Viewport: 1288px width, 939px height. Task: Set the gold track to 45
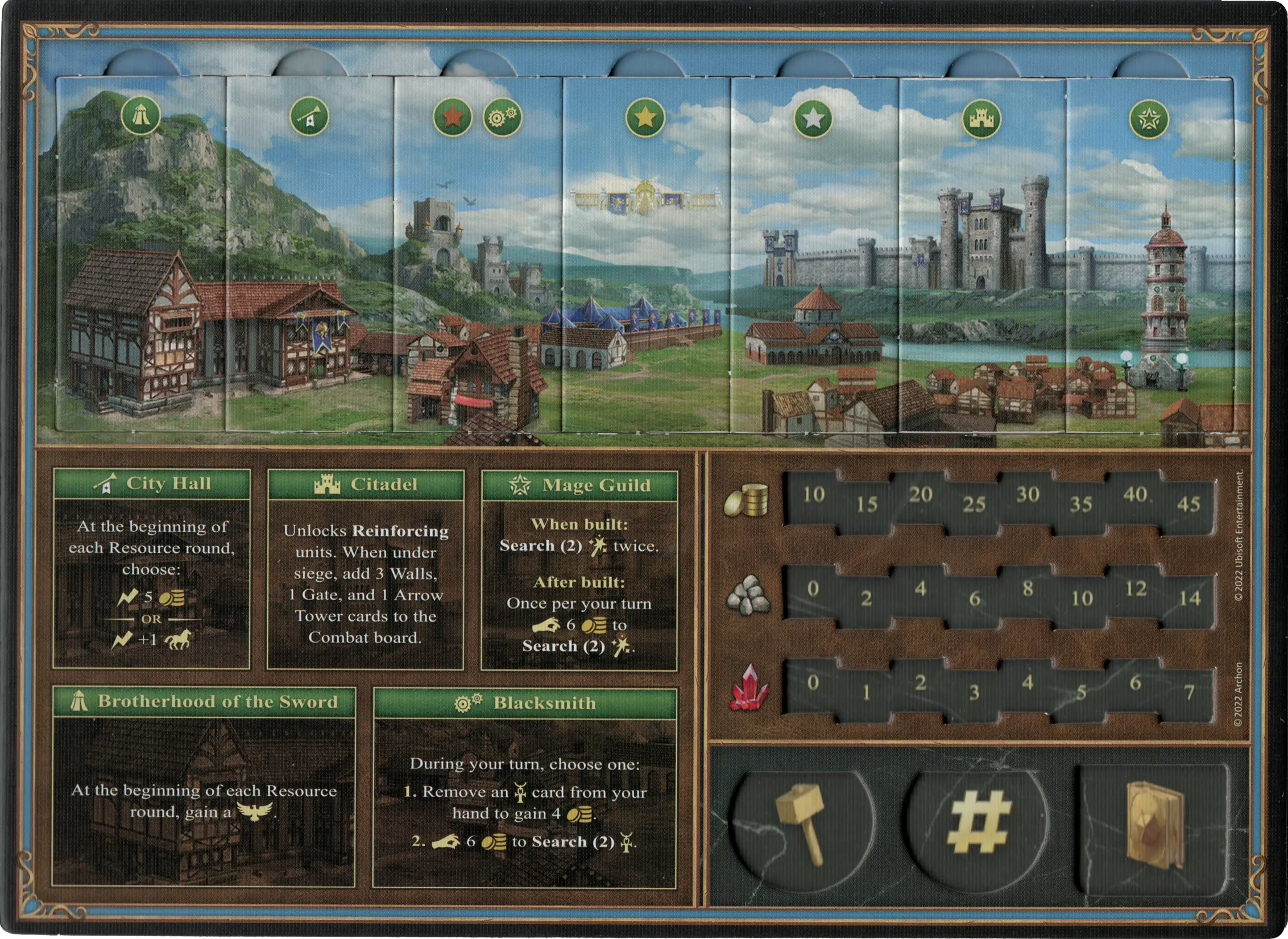1188,504
